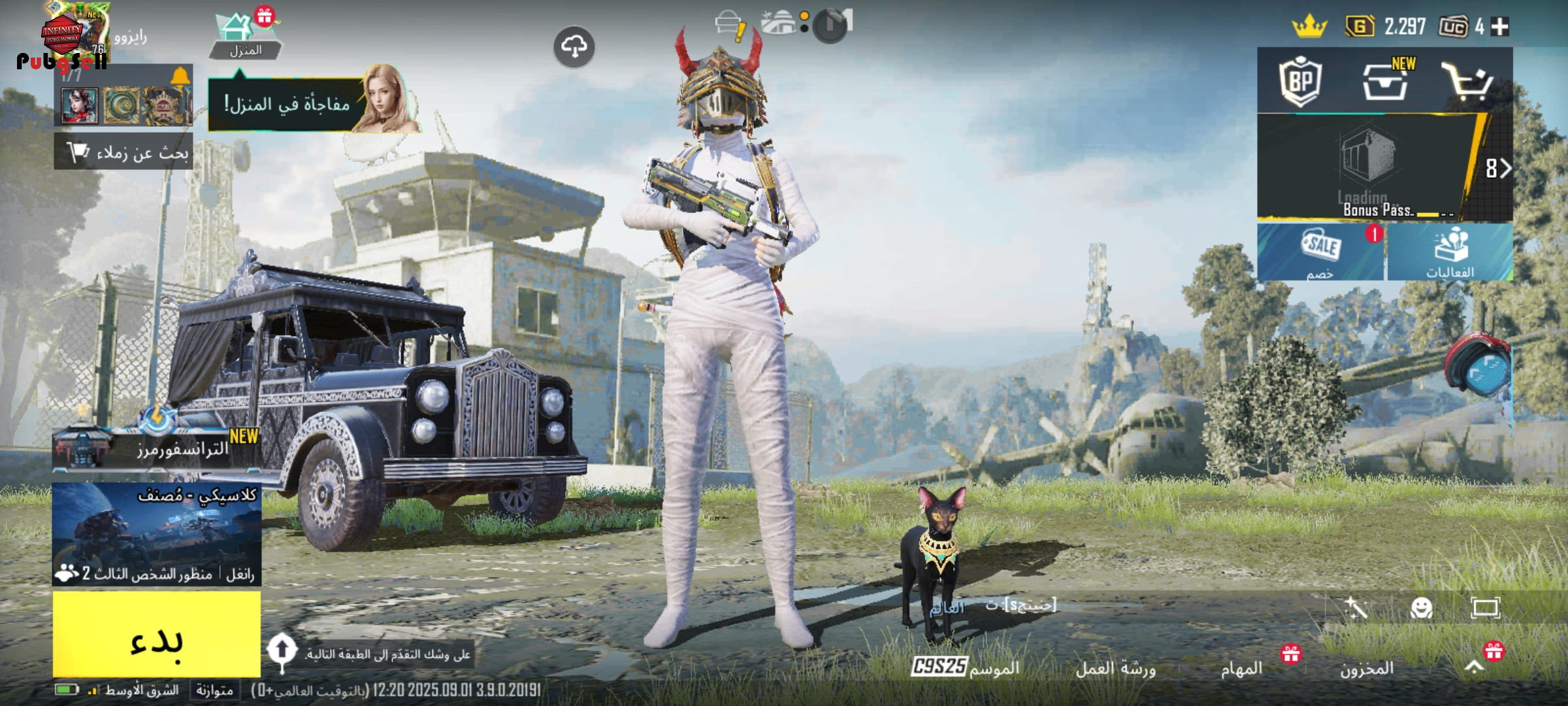Open the SALE discount offers

(x=1321, y=253)
